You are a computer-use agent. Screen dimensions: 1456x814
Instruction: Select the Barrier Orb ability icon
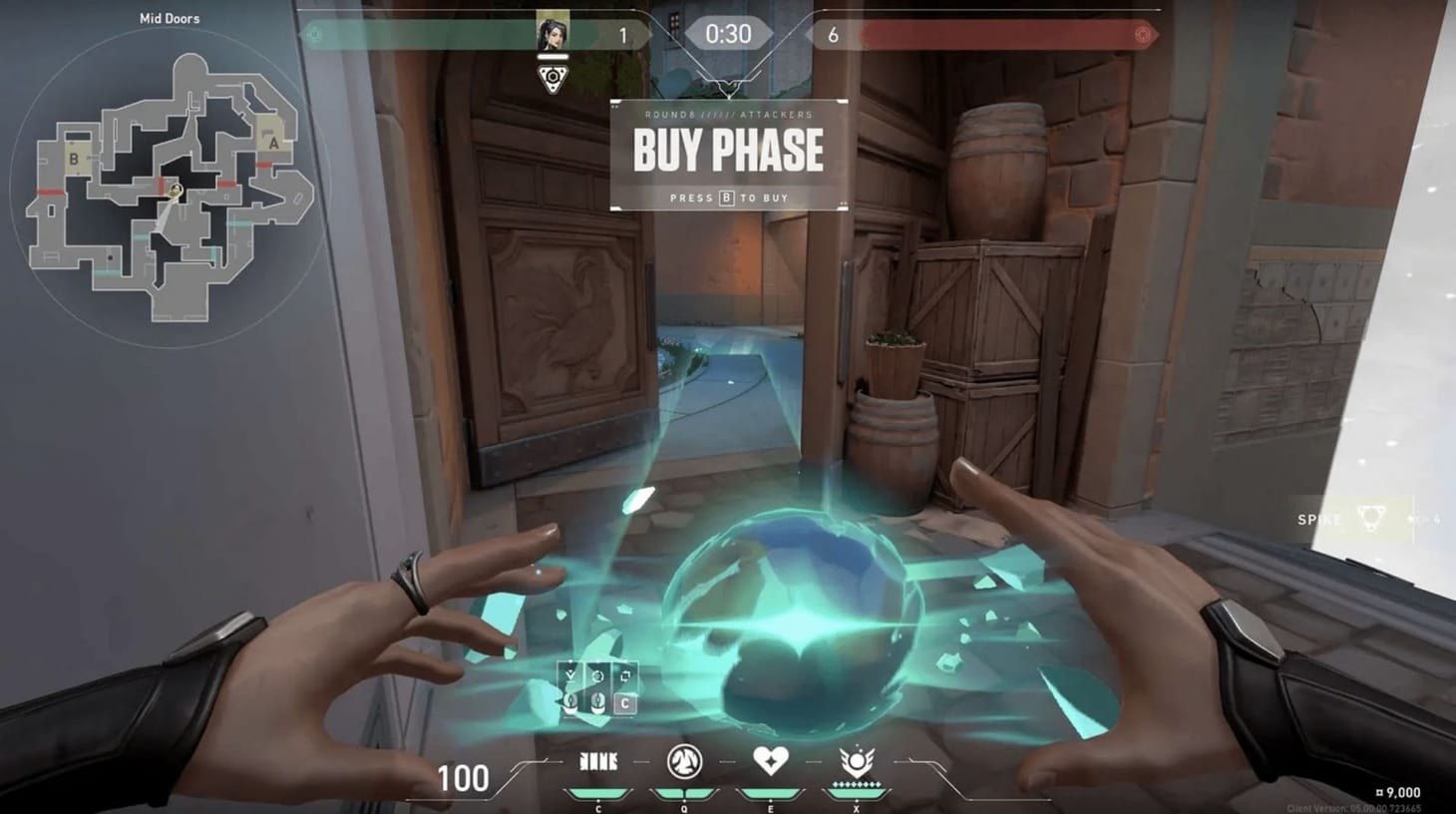(x=598, y=760)
